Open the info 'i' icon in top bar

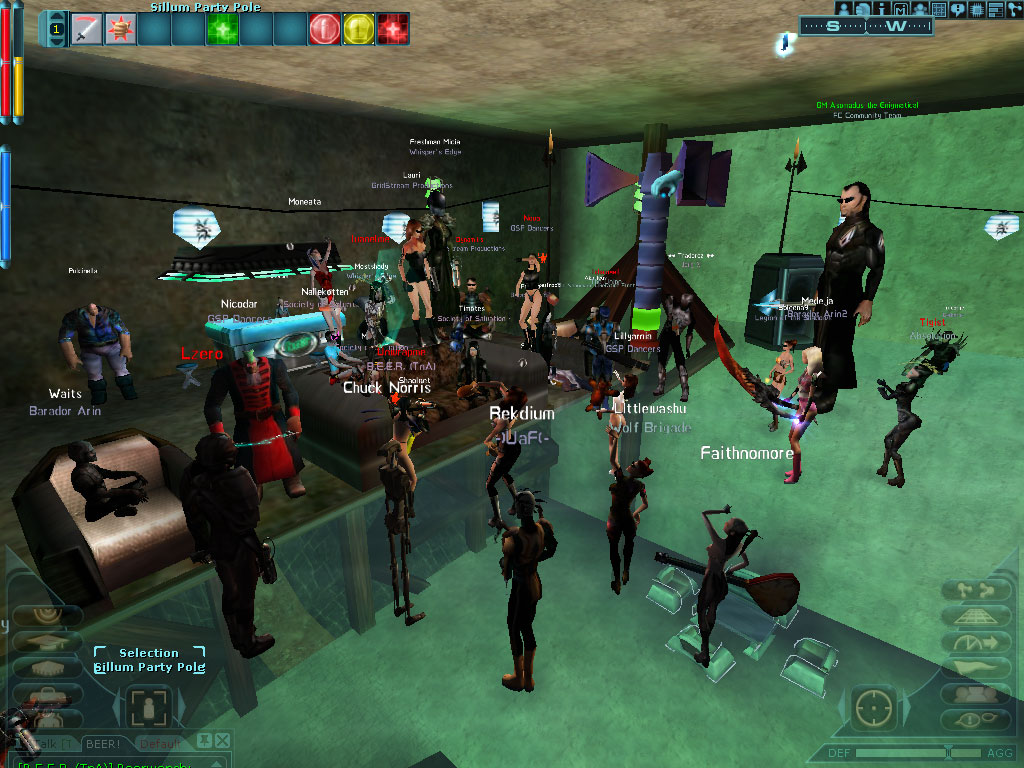(883, 9)
